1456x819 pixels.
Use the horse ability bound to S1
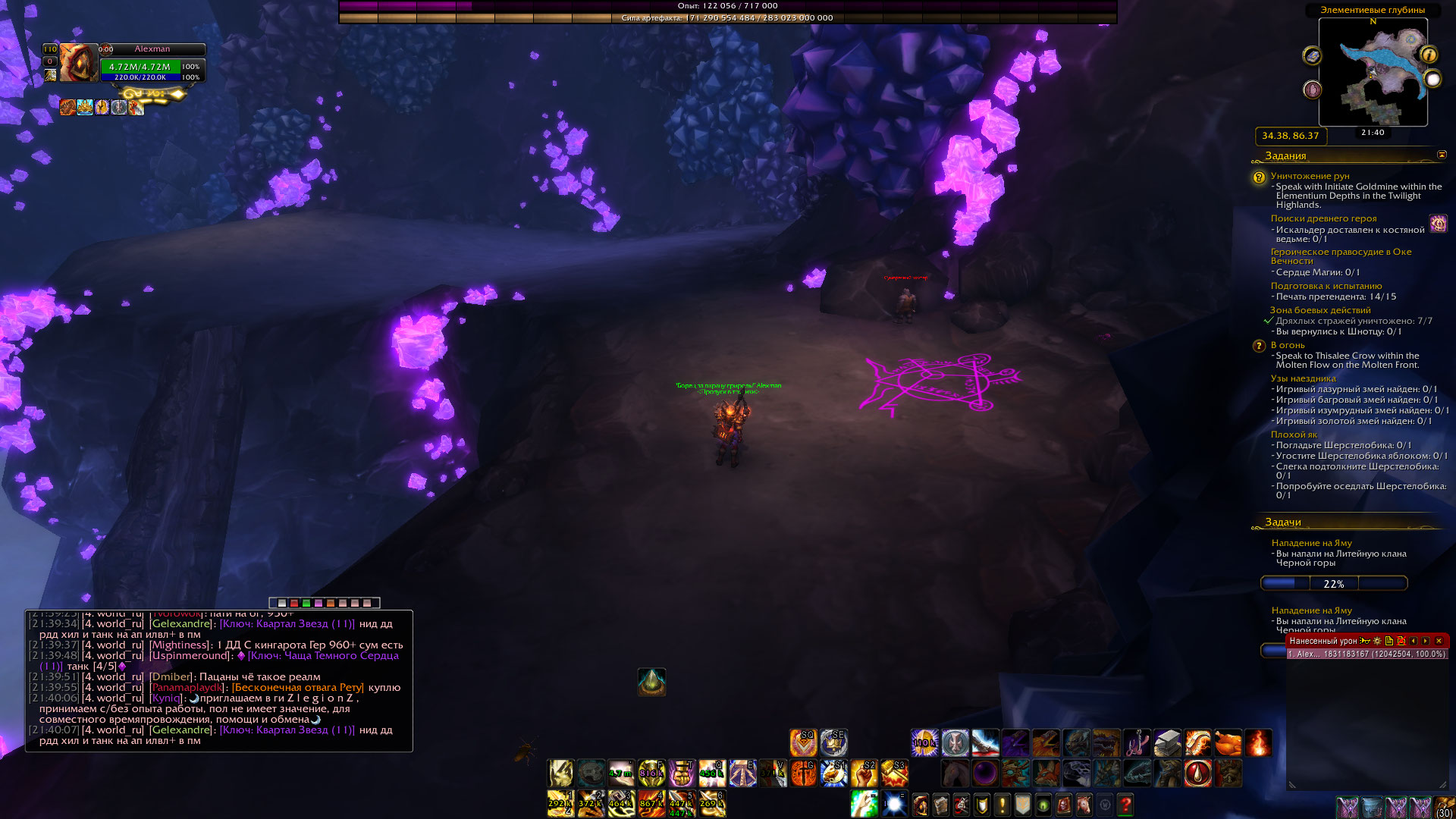coord(833,773)
